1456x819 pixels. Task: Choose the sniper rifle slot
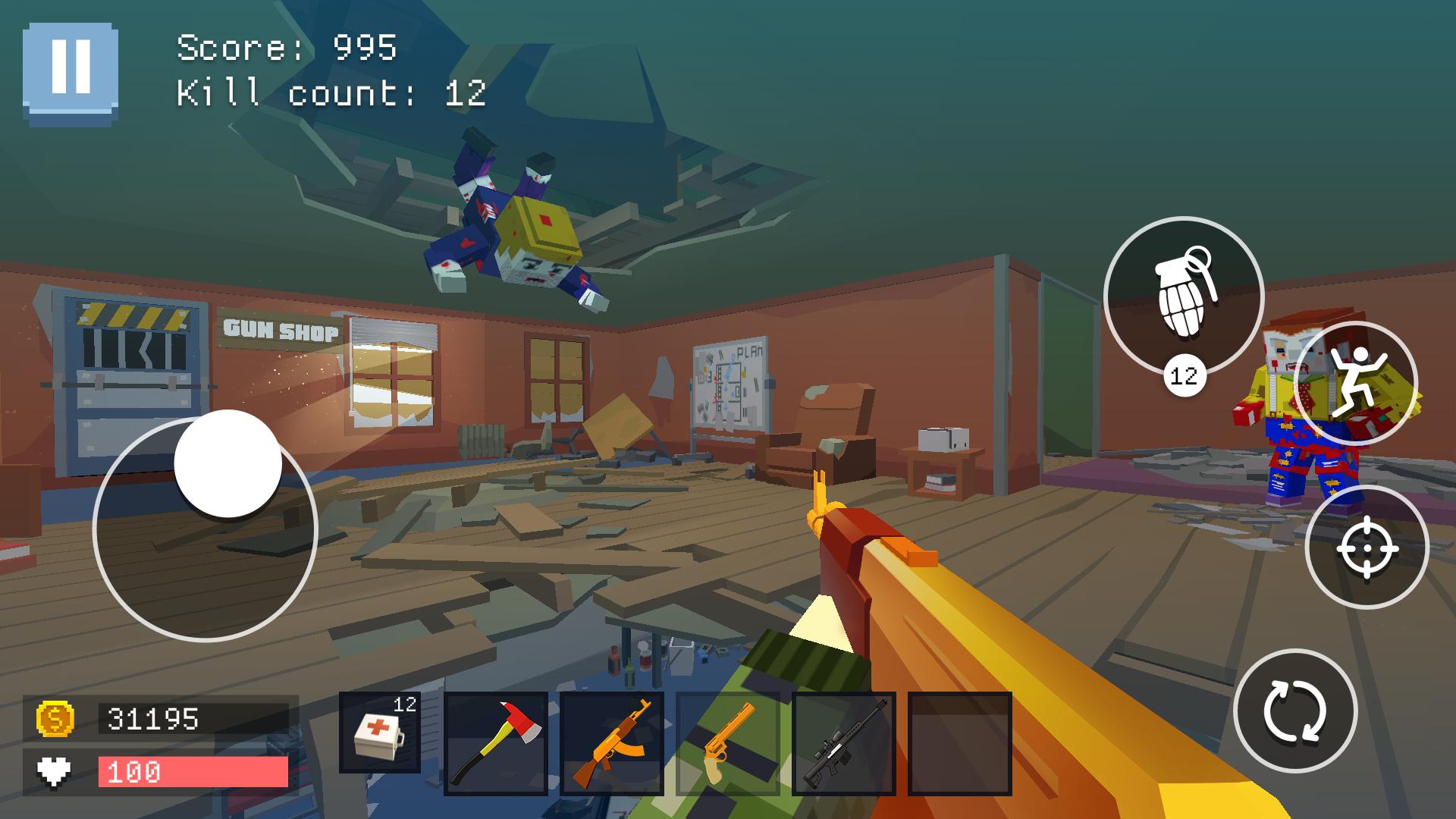pos(844,743)
